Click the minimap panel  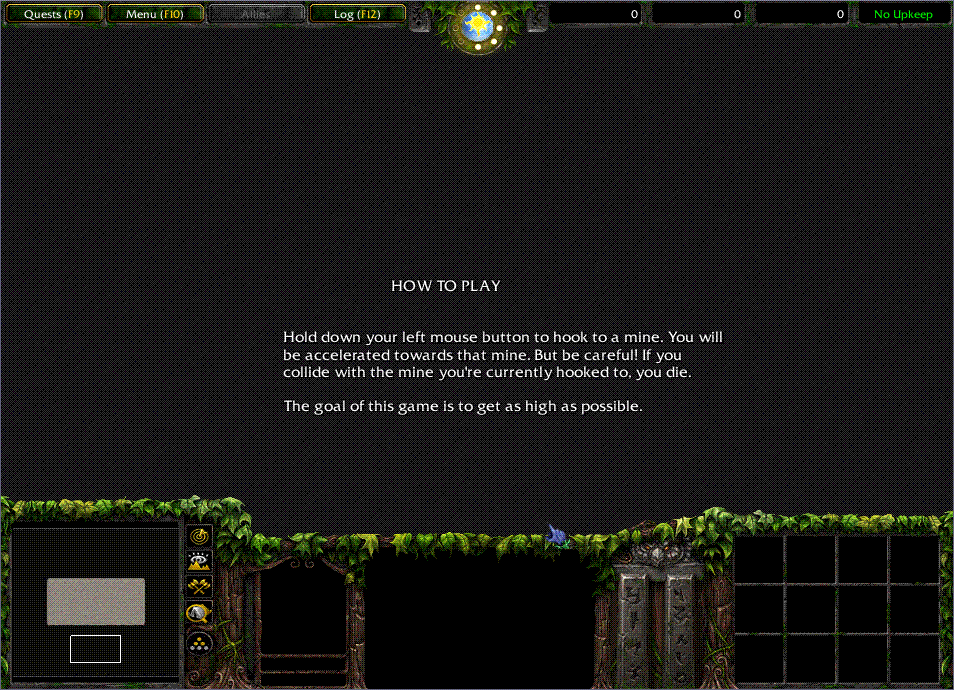pyautogui.click(x=95, y=605)
